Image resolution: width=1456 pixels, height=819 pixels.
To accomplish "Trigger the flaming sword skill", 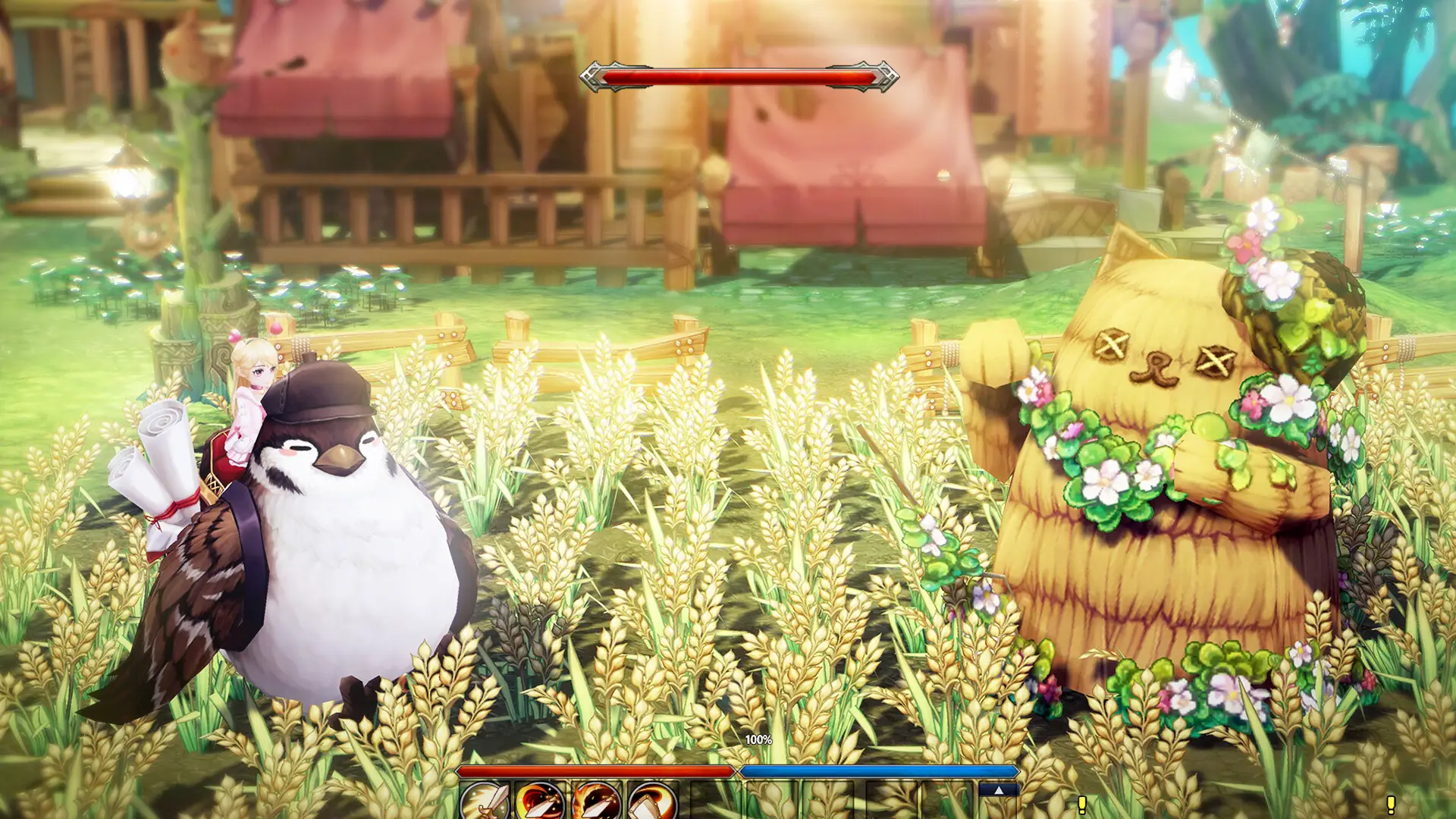I will point(596,802).
